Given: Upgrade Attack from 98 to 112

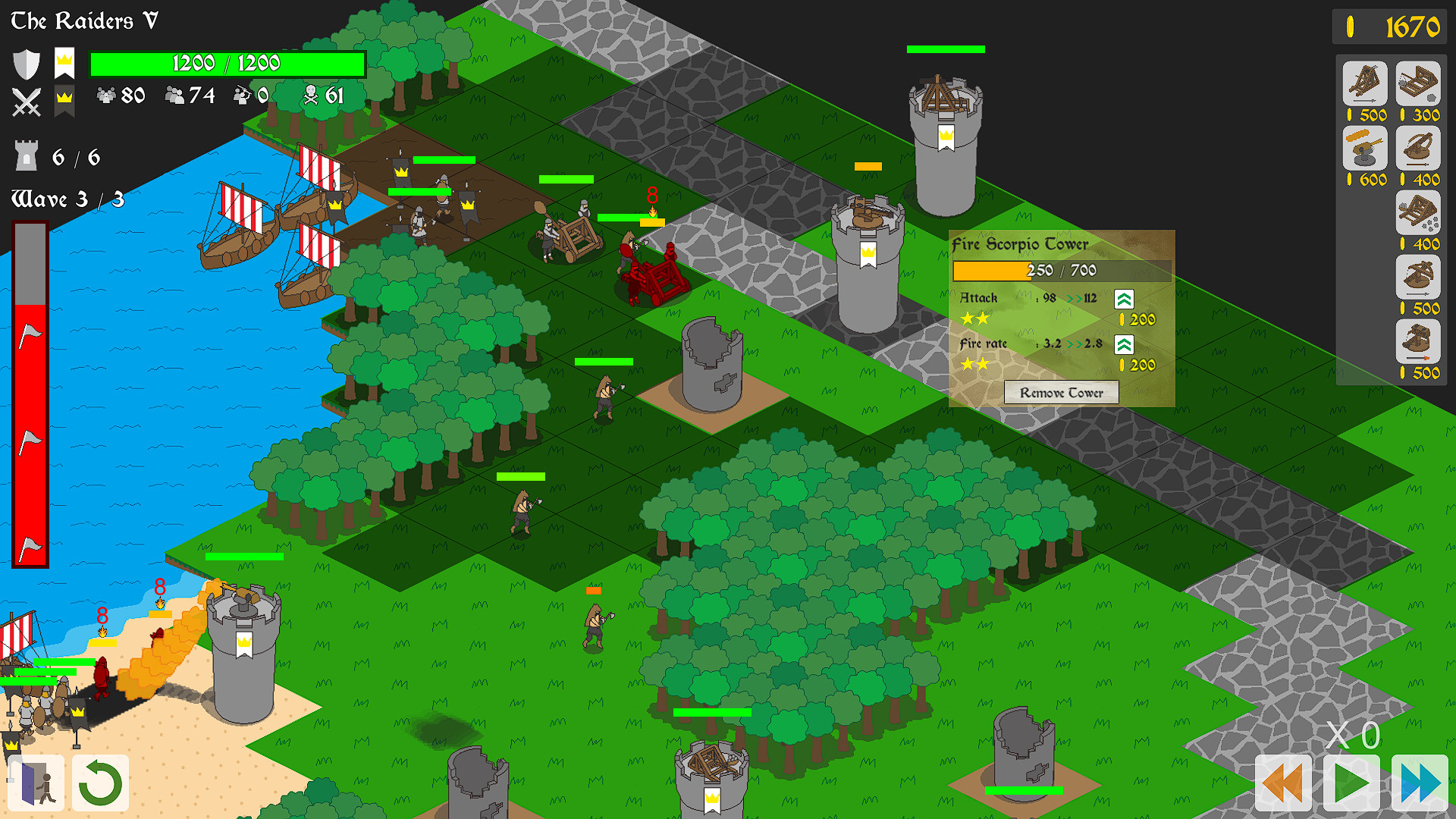Looking at the screenshot, I should pos(1124,297).
